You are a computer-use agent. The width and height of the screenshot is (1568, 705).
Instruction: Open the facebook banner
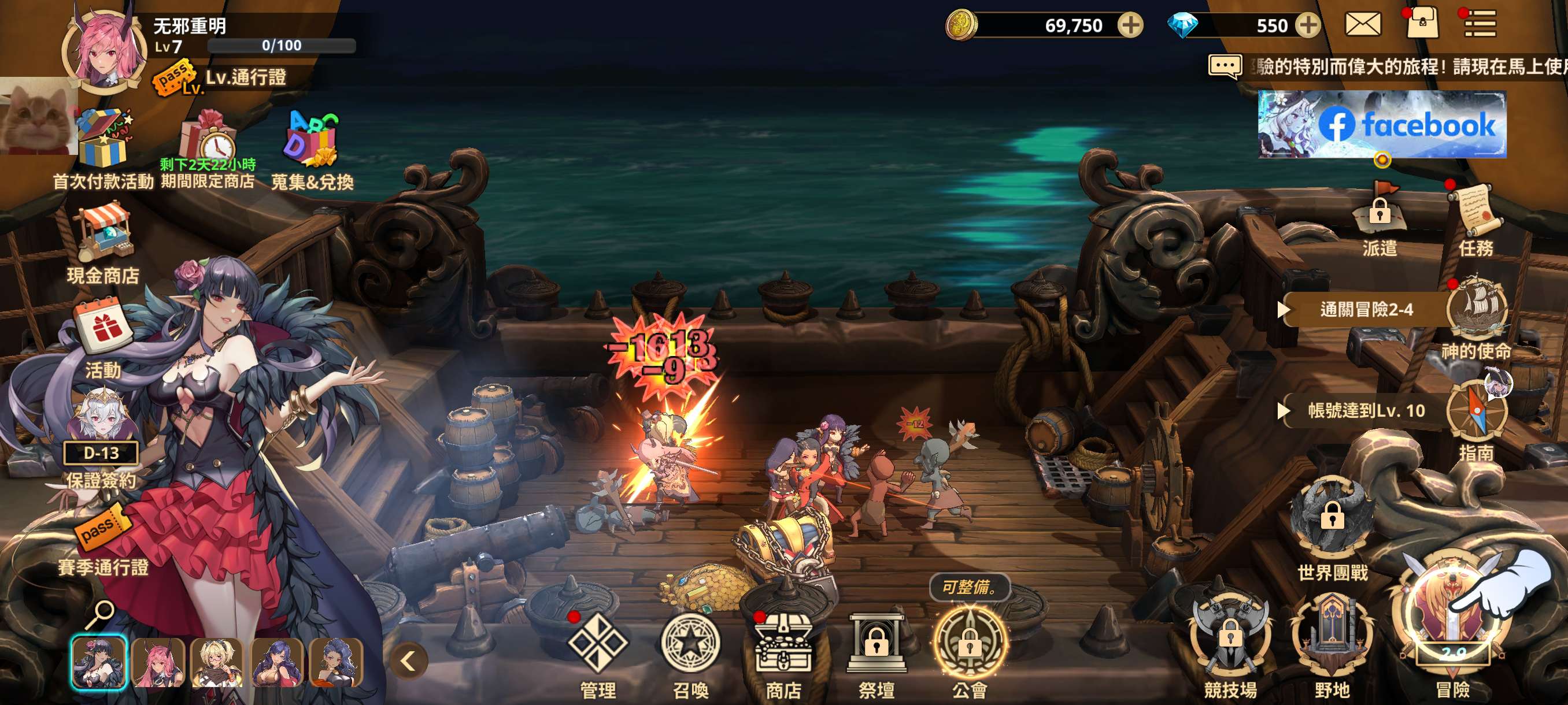(1382, 124)
